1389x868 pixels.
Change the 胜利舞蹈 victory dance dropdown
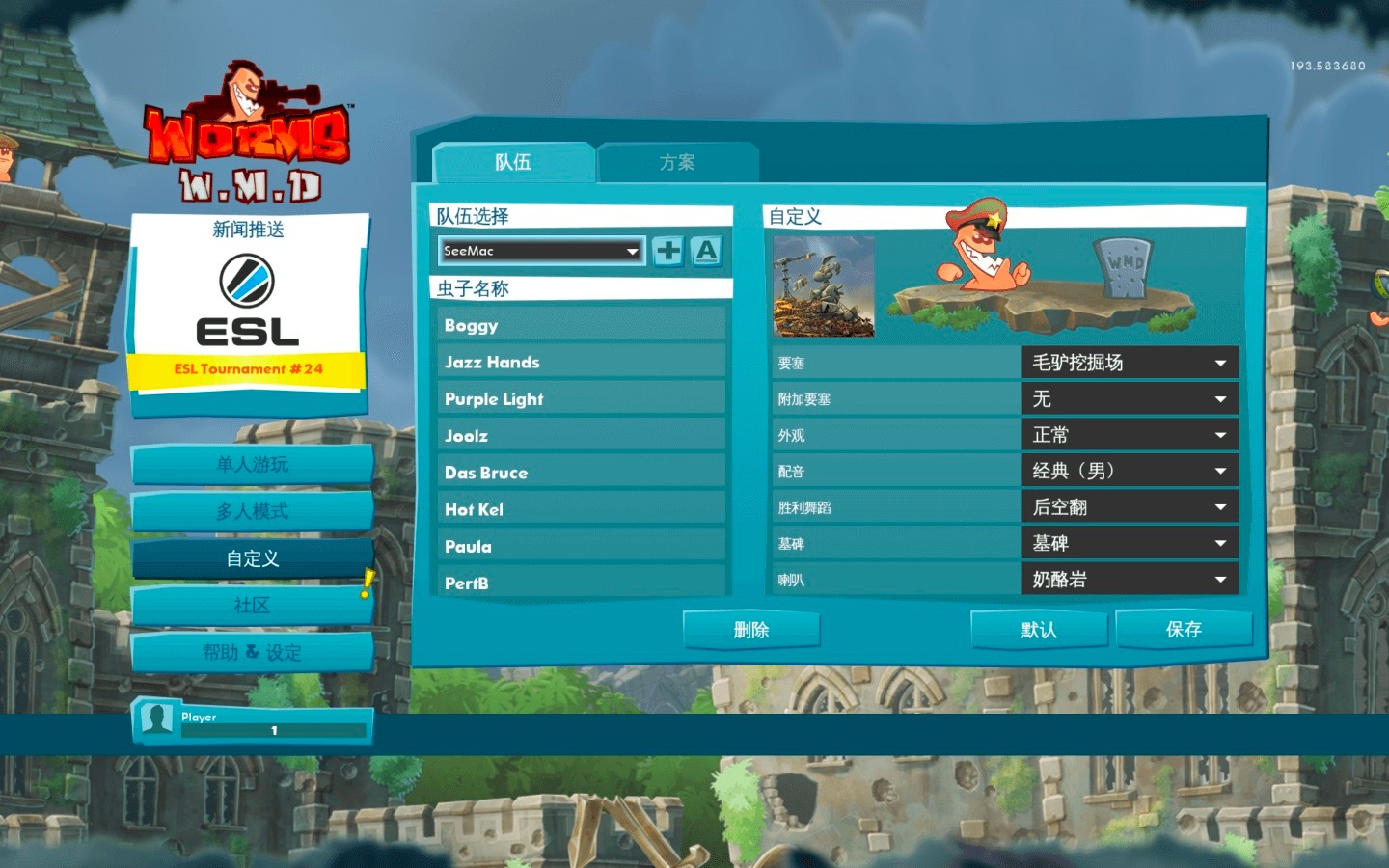click(1129, 507)
